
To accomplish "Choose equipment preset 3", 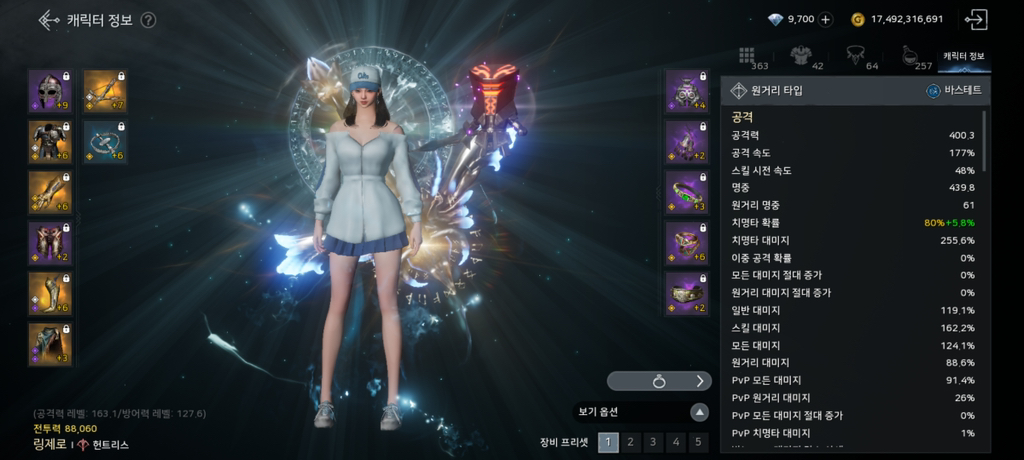I will [653, 442].
